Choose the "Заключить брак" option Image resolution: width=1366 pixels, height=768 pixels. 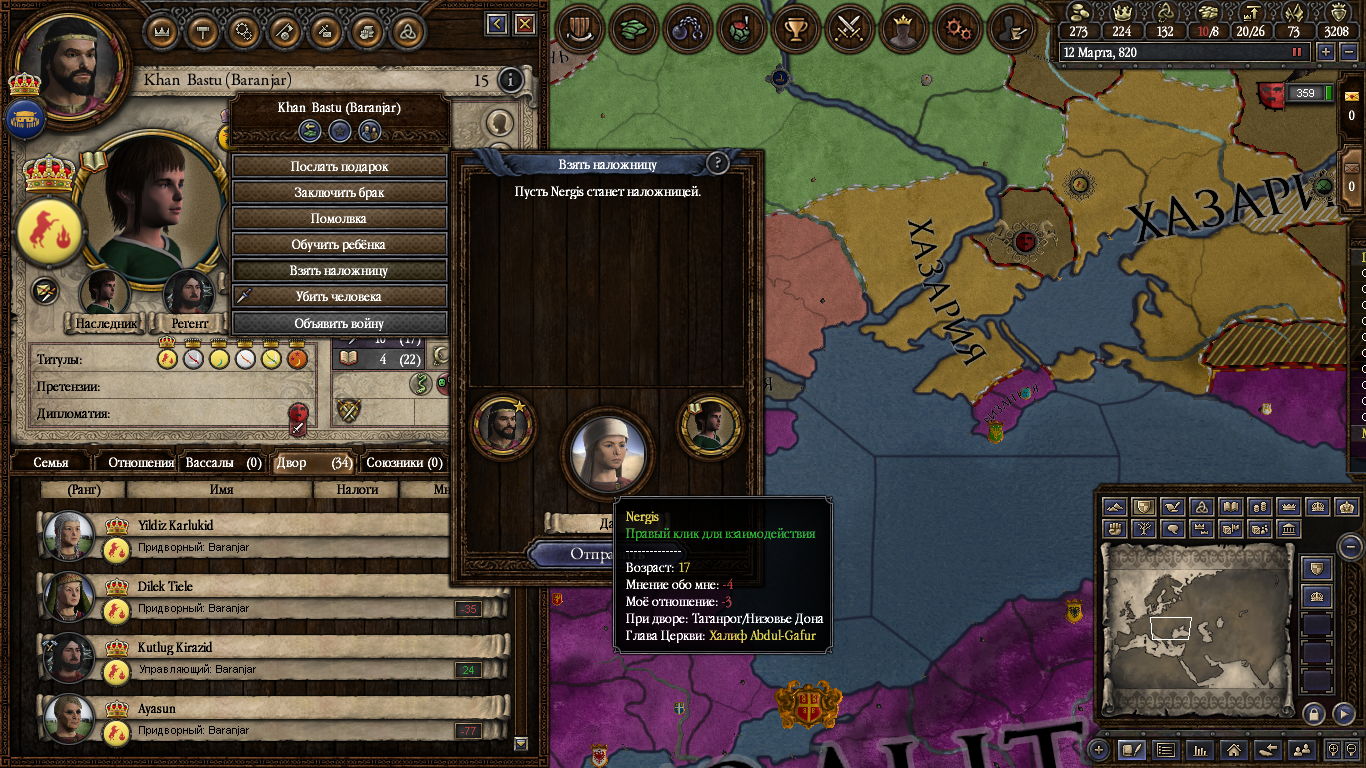(339, 193)
